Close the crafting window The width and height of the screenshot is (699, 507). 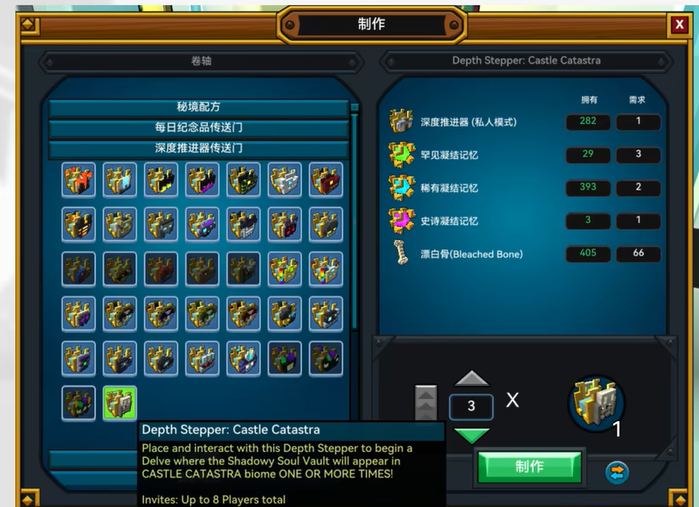(679, 23)
